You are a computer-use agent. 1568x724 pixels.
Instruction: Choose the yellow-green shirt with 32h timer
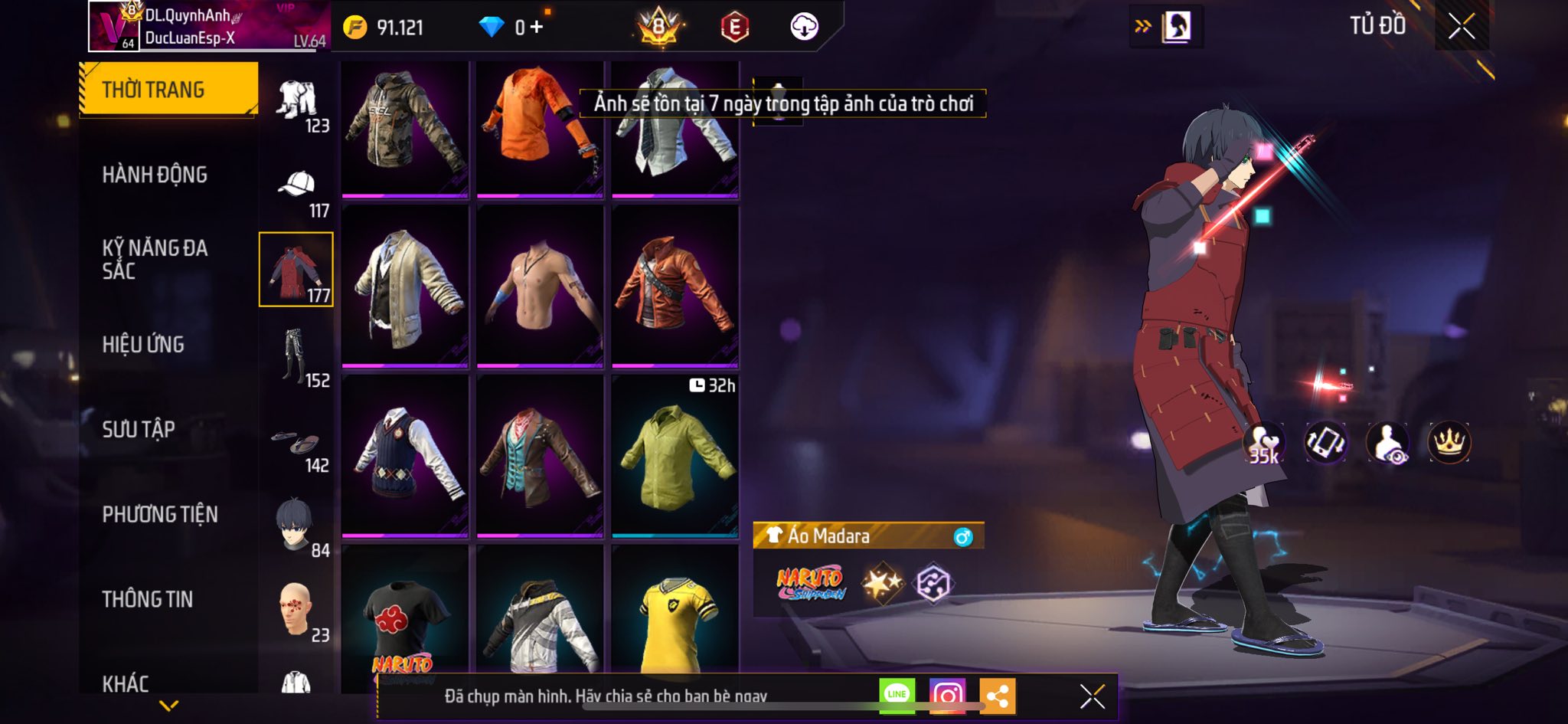click(675, 455)
